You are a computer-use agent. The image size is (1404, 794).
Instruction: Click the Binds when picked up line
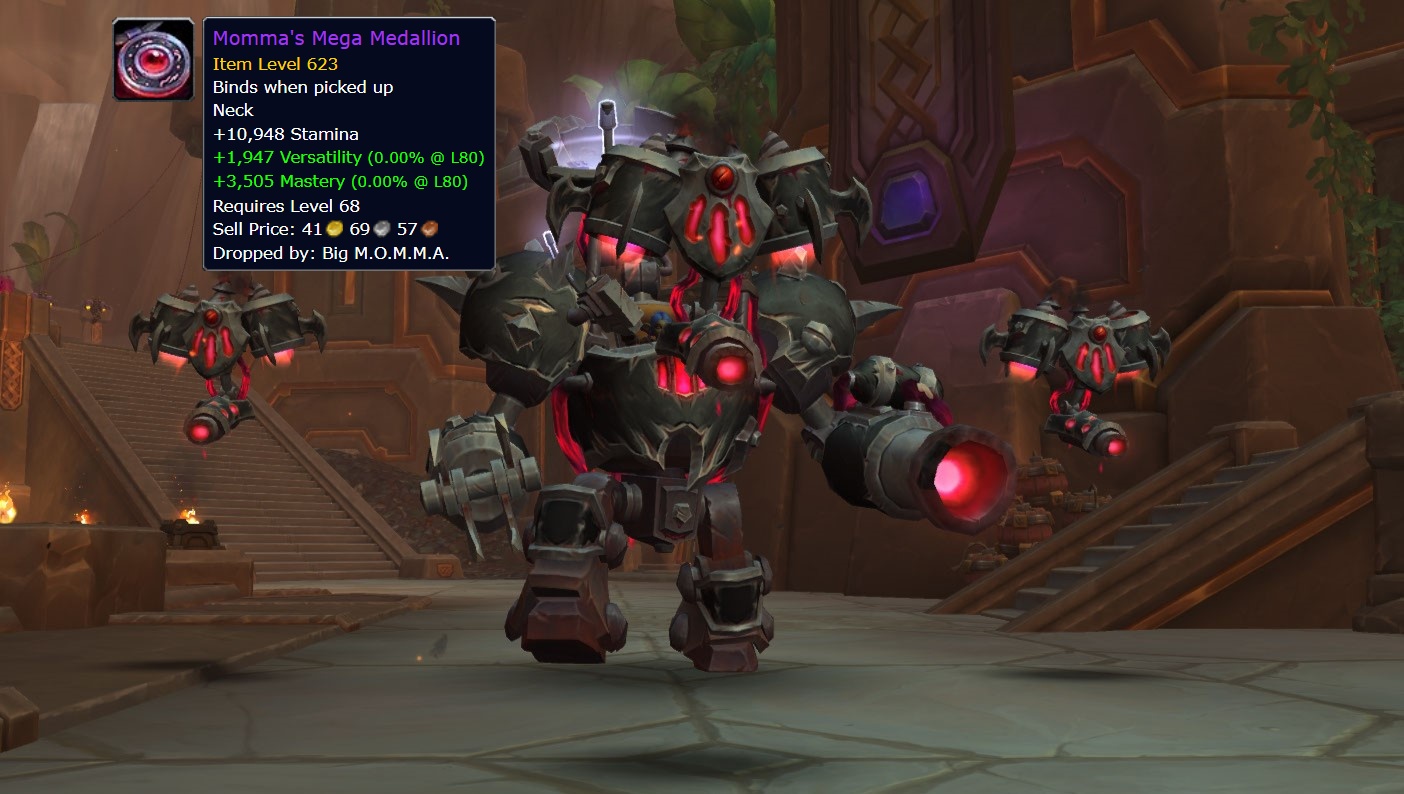pyautogui.click(x=302, y=87)
